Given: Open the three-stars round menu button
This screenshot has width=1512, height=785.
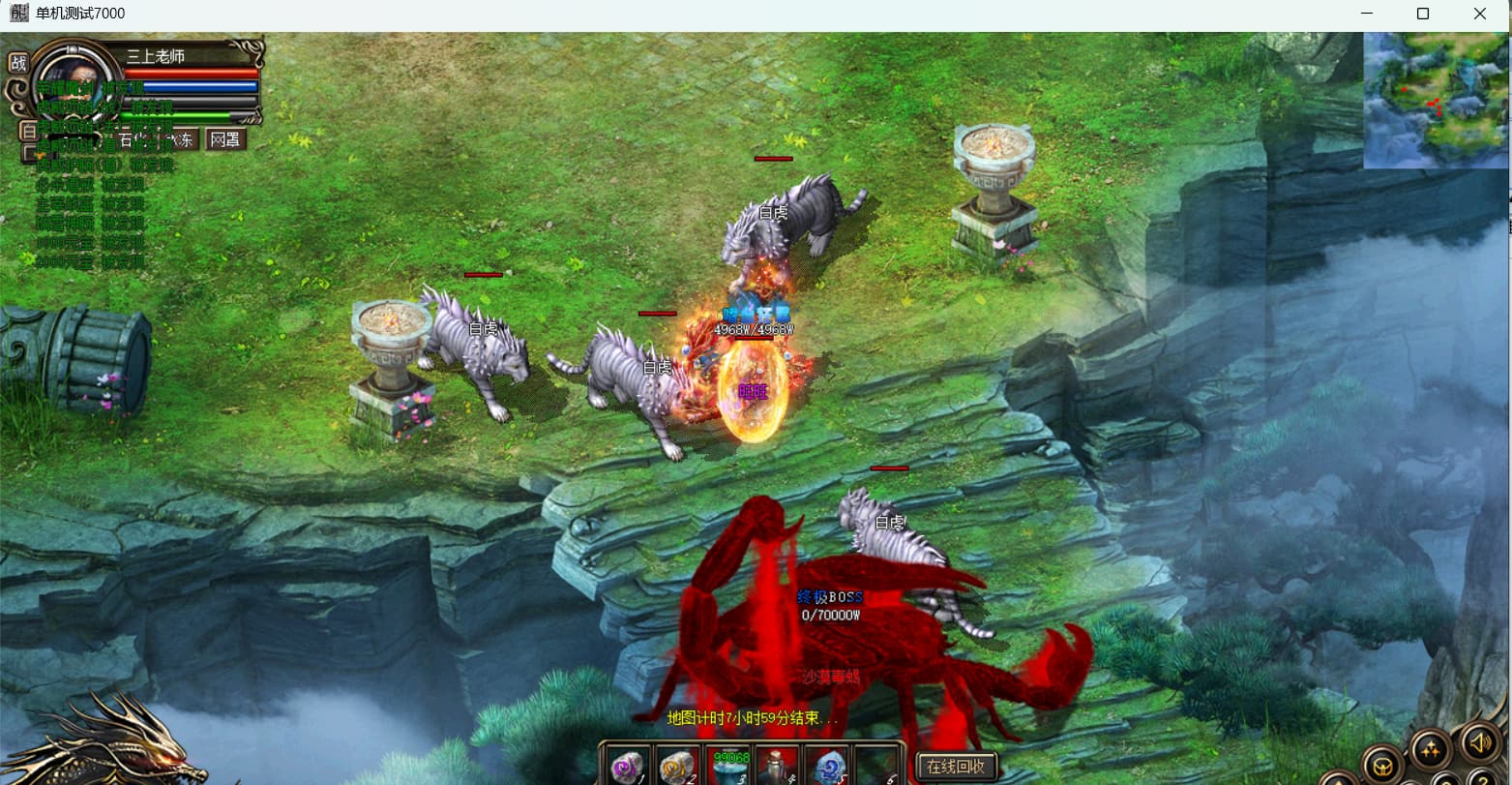Looking at the screenshot, I should coord(1431,750).
